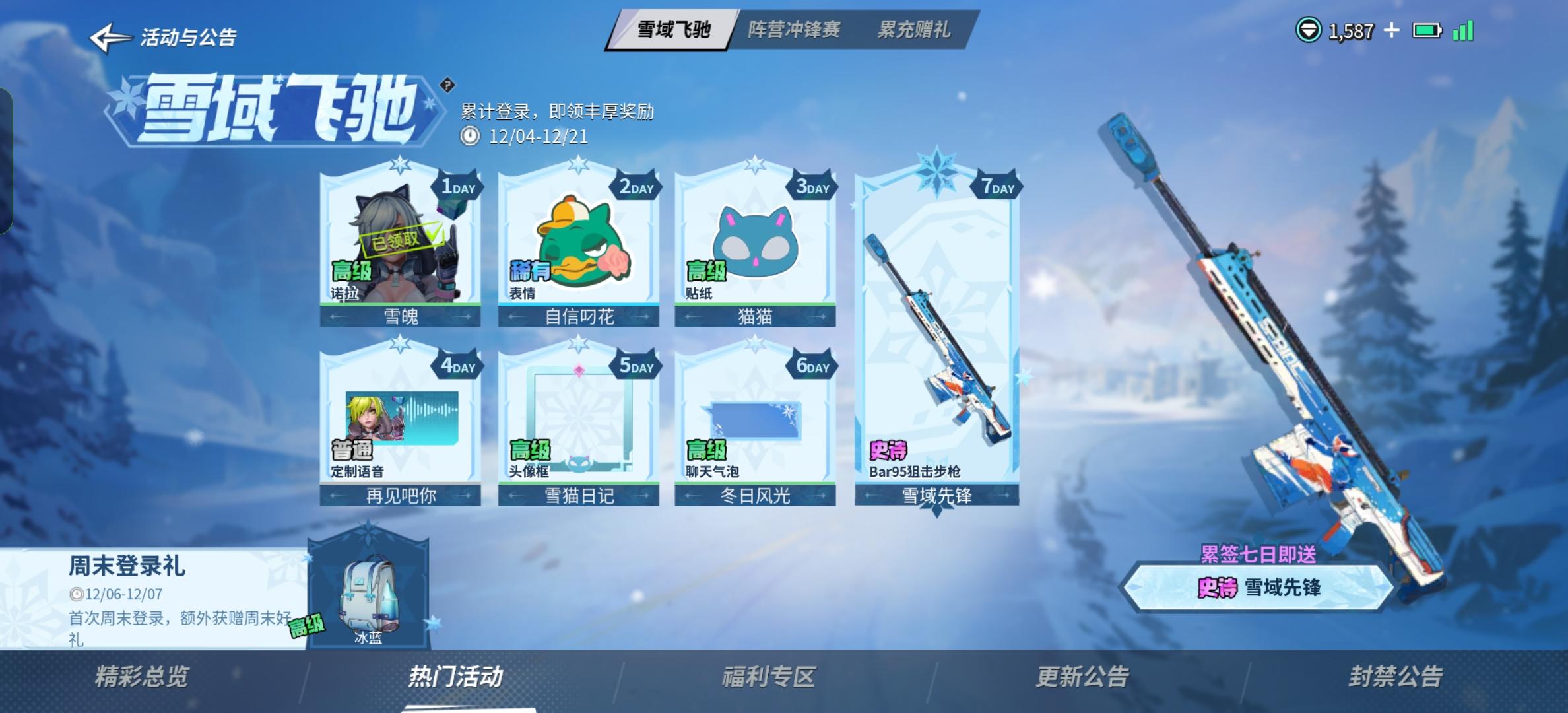Go back via the 活动与公告 arrow
The width and height of the screenshot is (1568, 713).
tap(110, 36)
